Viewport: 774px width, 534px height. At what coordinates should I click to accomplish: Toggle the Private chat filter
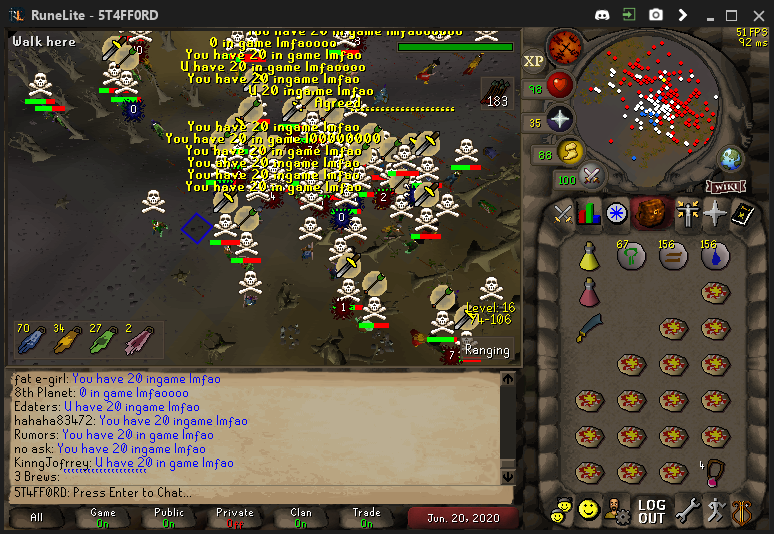(235, 517)
